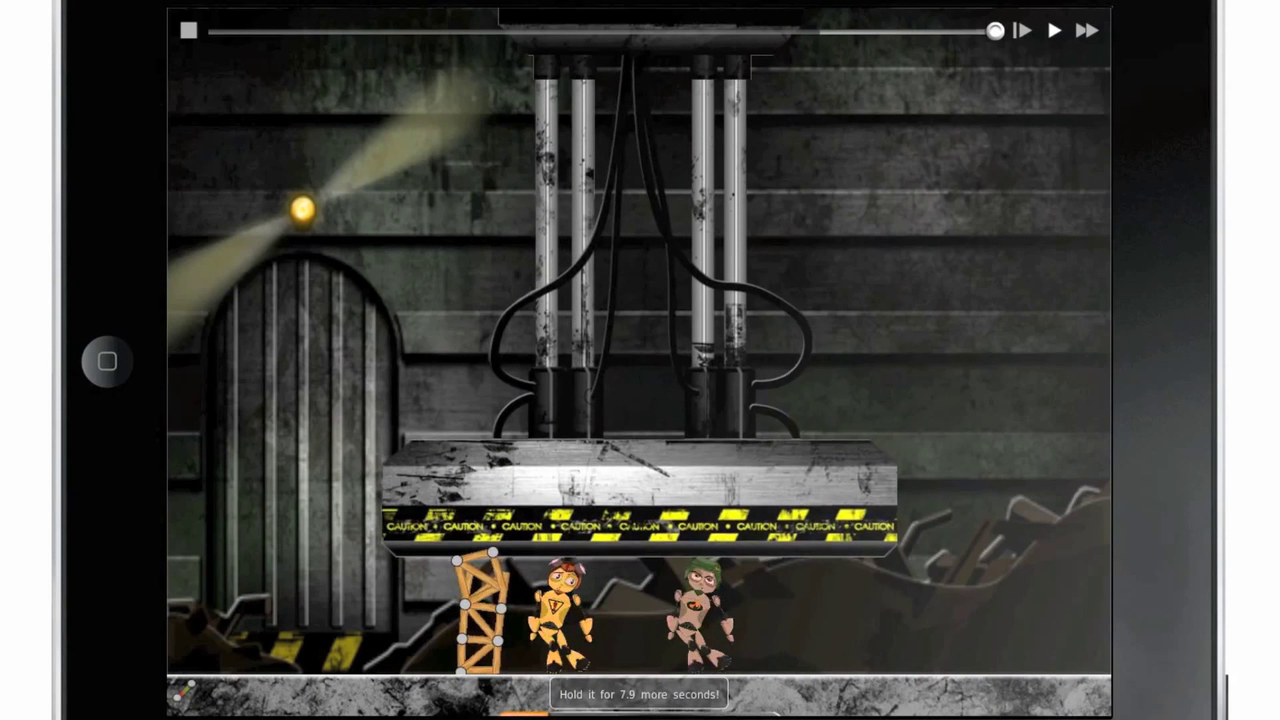Expand the replay timeline by clicking its track
Viewport: 1280px width, 720px height.
(600, 31)
